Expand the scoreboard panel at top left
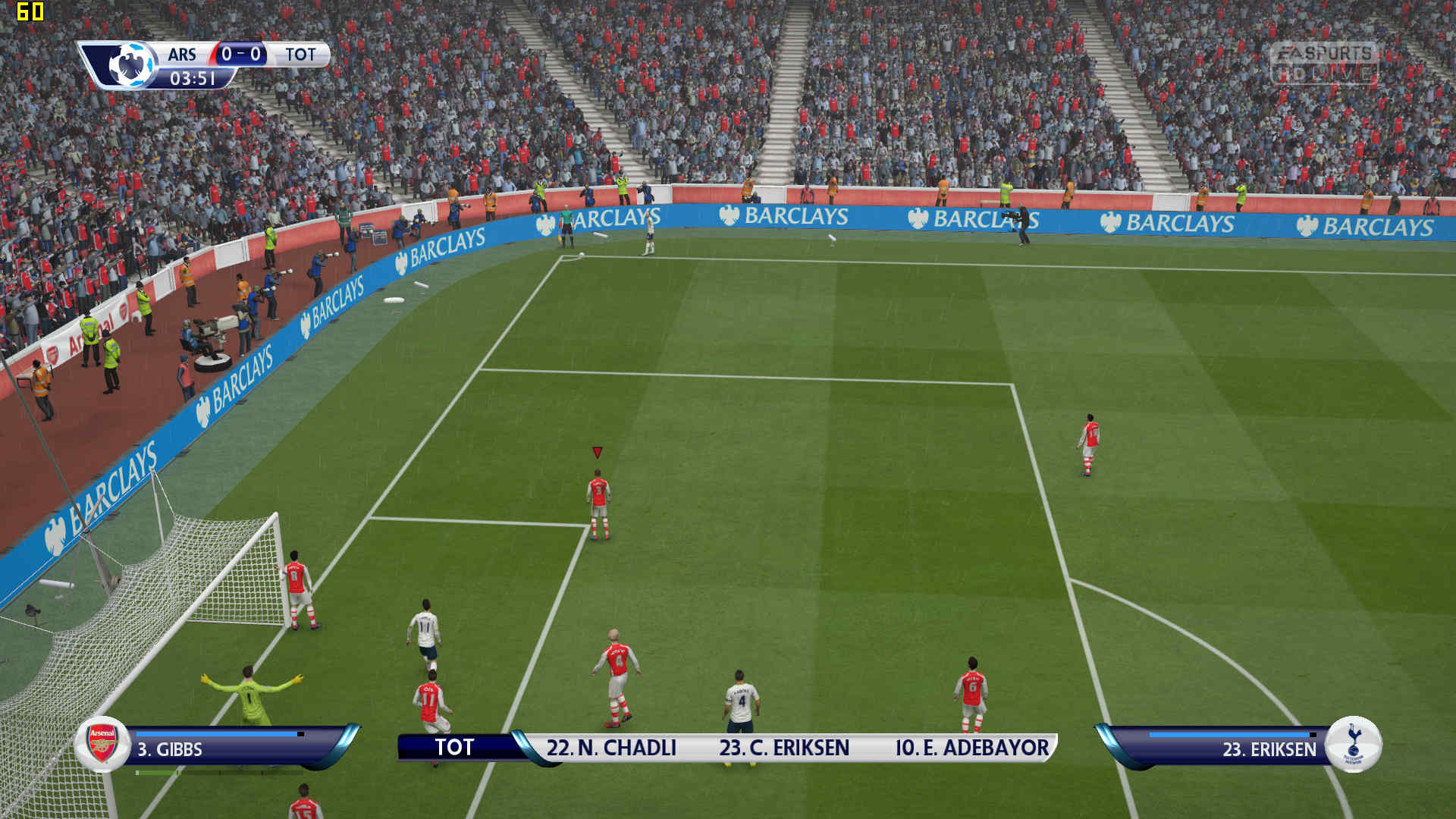The height and width of the screenshot is (819, 1456). 205,64
